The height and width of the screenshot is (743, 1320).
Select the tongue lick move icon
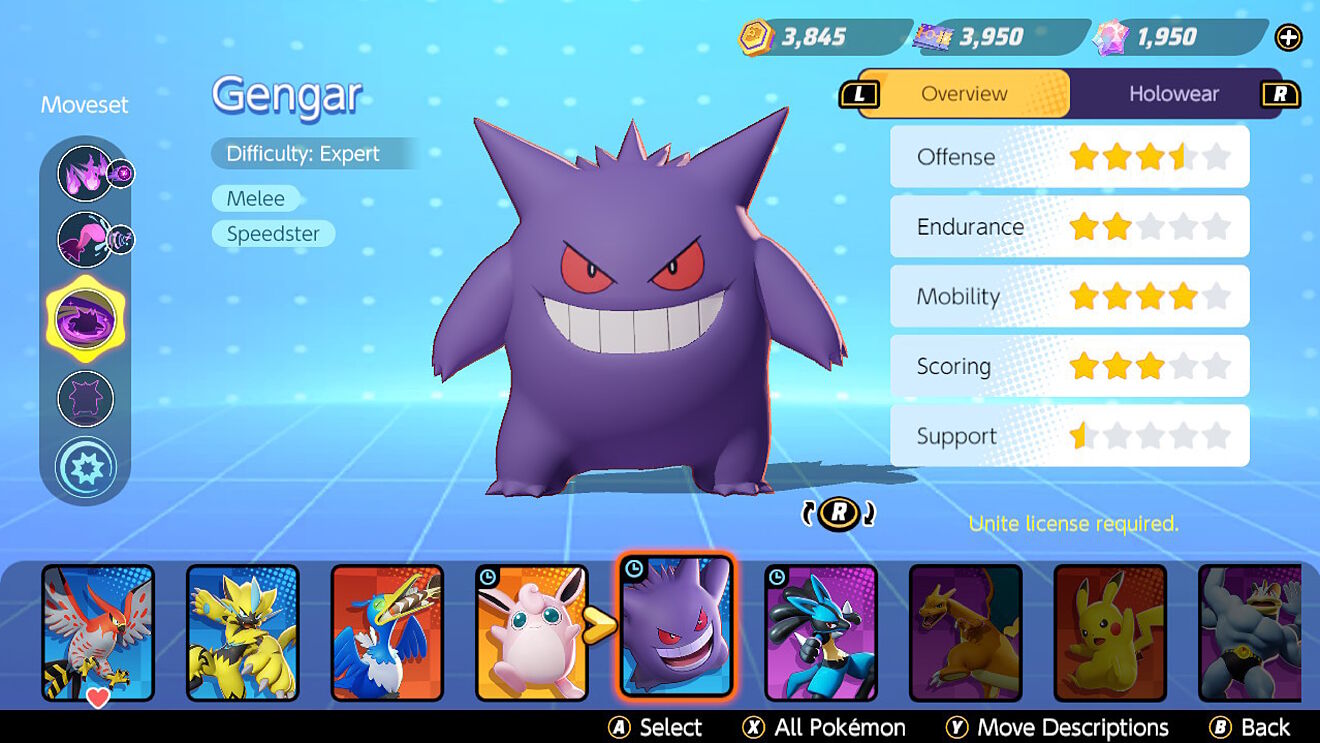tap(86, 240)
